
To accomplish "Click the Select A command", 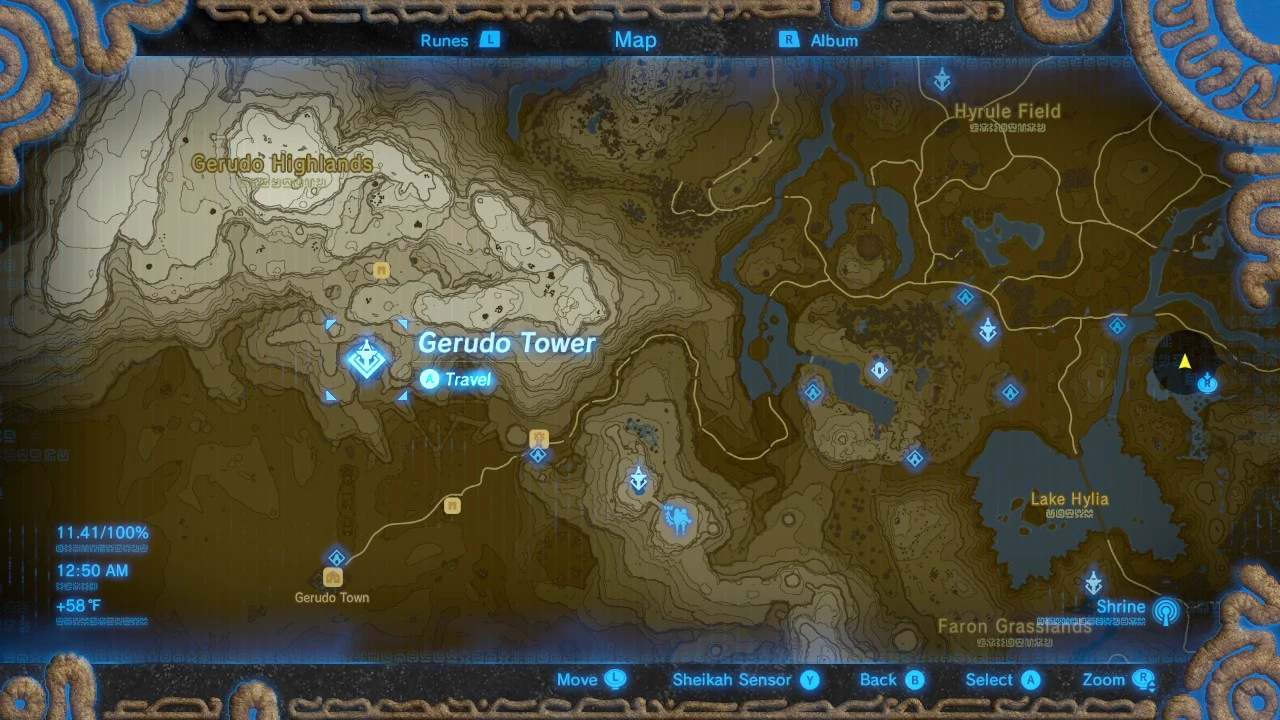I will point(998,679).
